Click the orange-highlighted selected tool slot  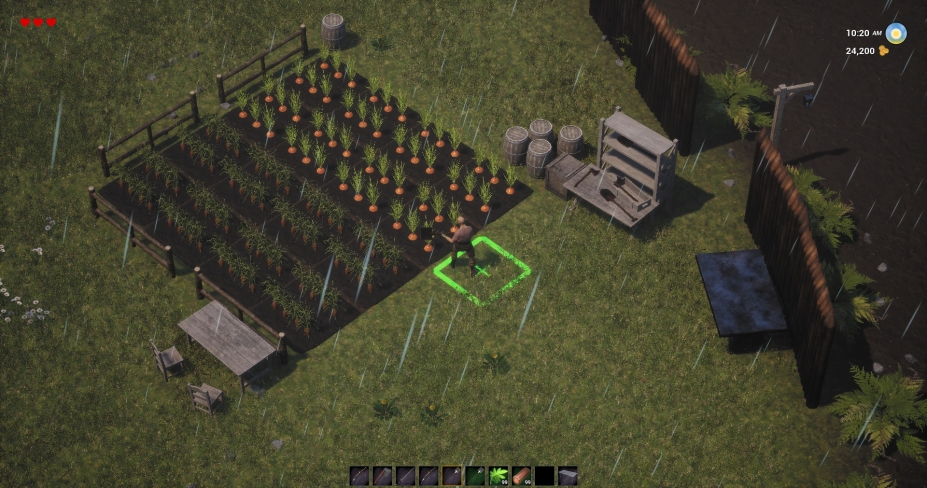pyautogui.click(x=452, y=476)
